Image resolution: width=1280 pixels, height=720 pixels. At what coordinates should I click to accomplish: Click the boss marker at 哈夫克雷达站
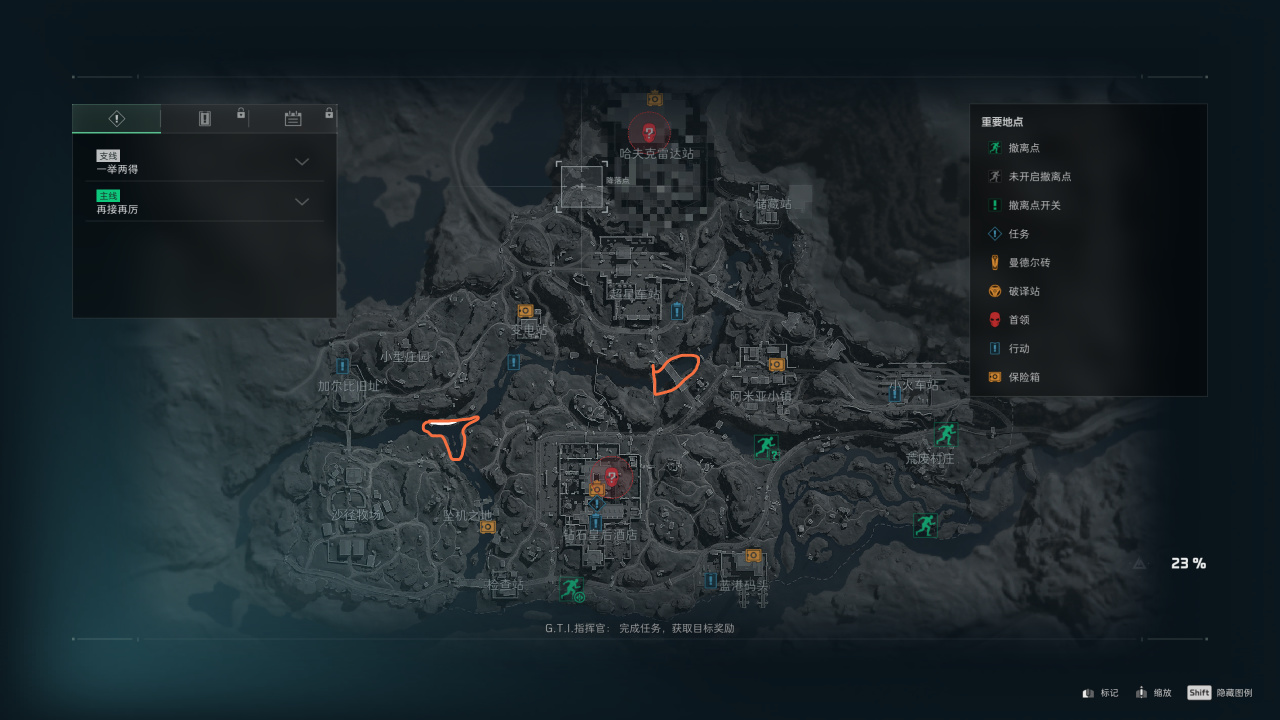click(x=649, y=131)
